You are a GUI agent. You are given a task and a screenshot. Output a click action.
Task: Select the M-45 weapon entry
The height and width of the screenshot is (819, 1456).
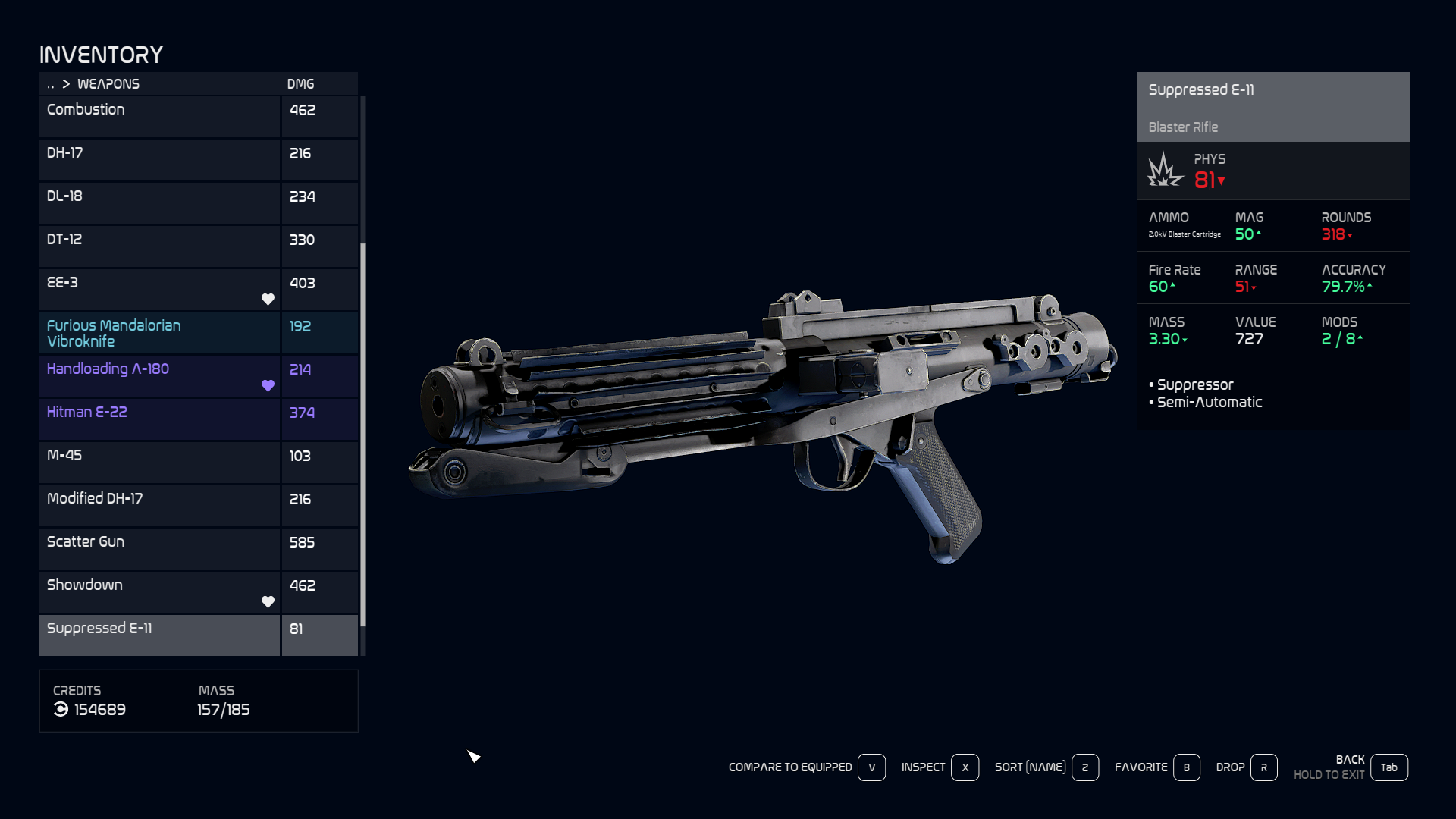[x=159, y=462]
